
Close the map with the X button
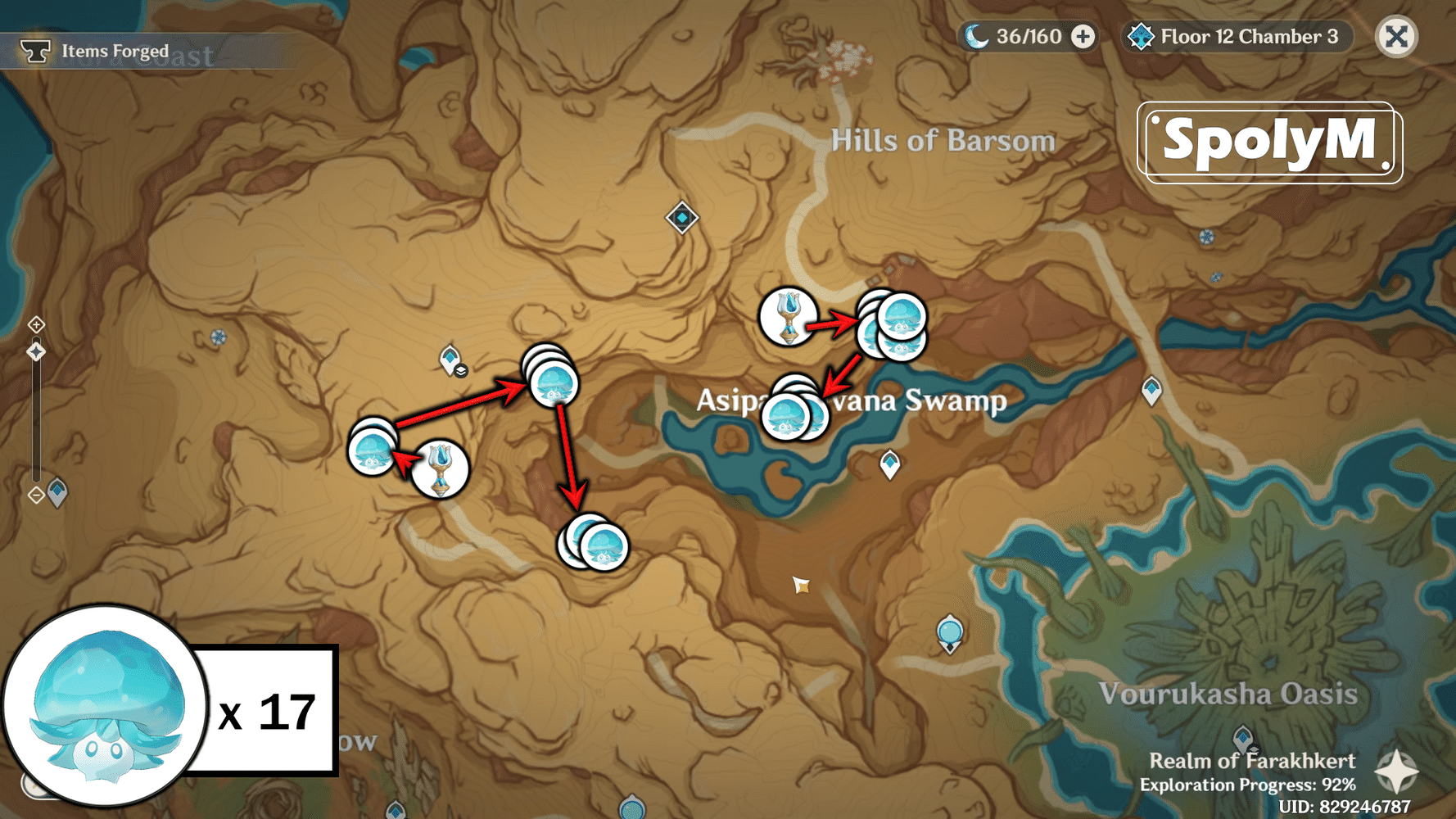click(x=1396, y=36)
